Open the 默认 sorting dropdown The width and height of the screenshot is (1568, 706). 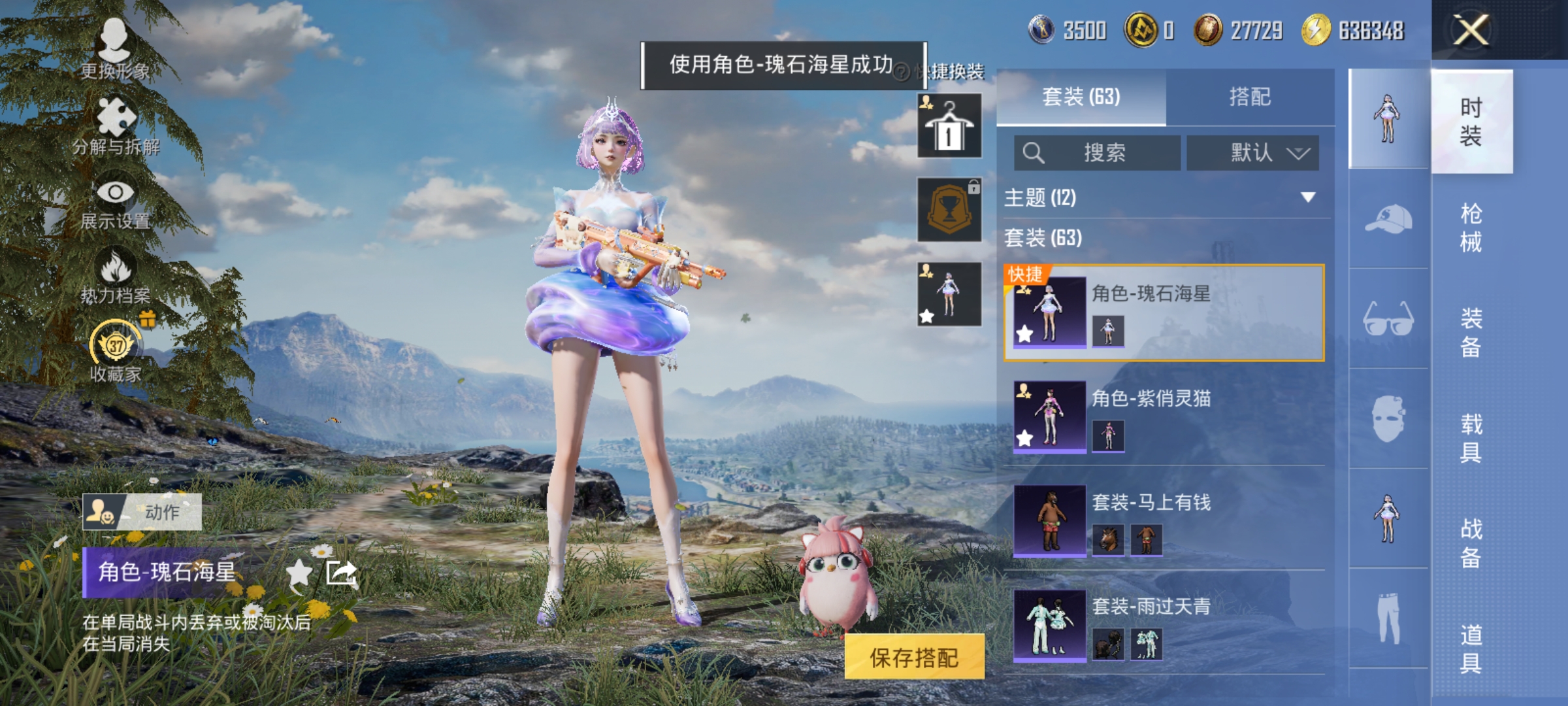click(1251, 152)
